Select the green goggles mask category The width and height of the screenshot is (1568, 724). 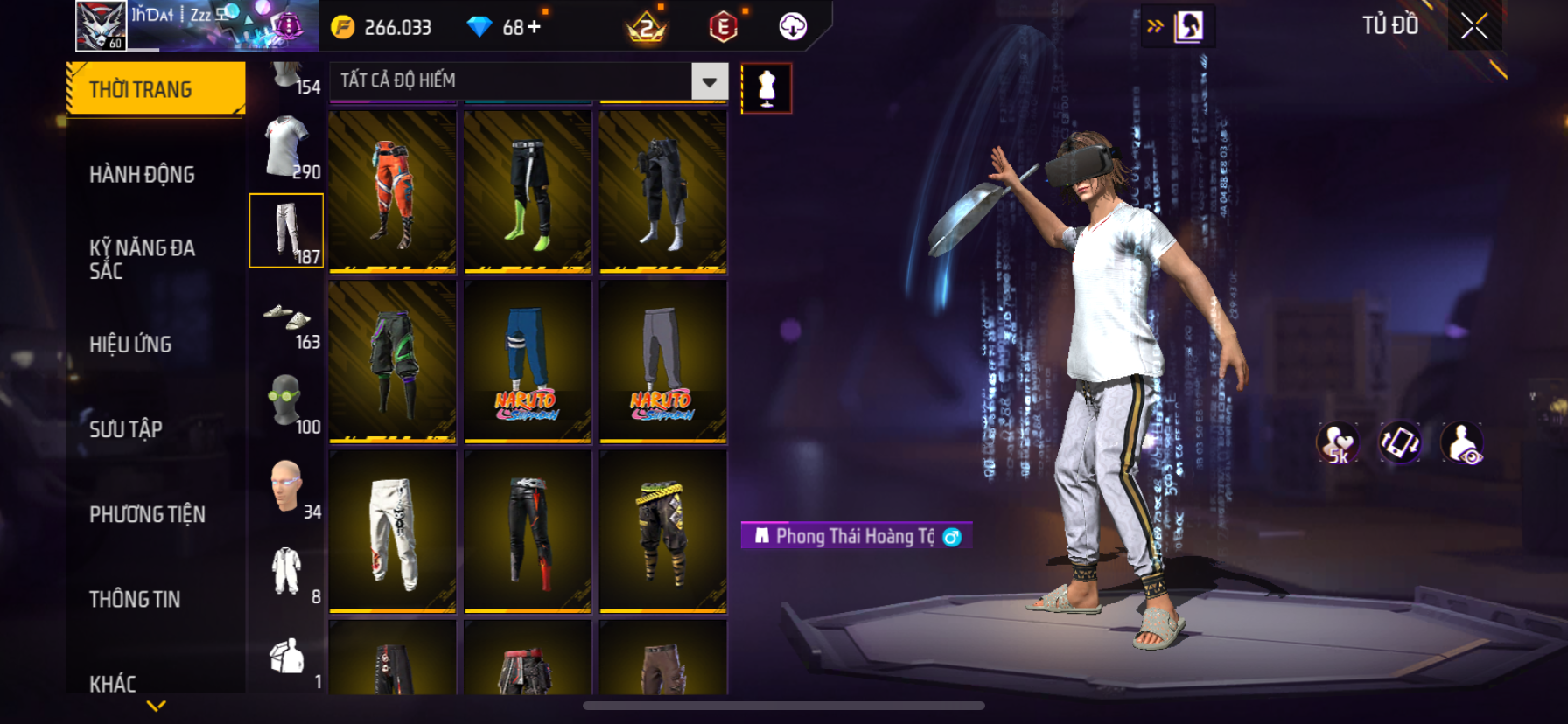pos(285,401)
